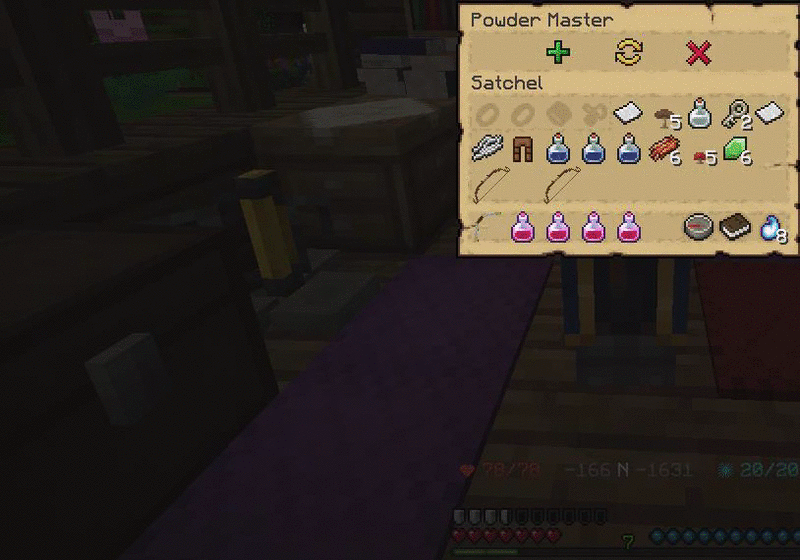The height and width of the screenshot is (560, 800).
Task: Pick the bacon strips stack of 6
Action: point(664,151)
